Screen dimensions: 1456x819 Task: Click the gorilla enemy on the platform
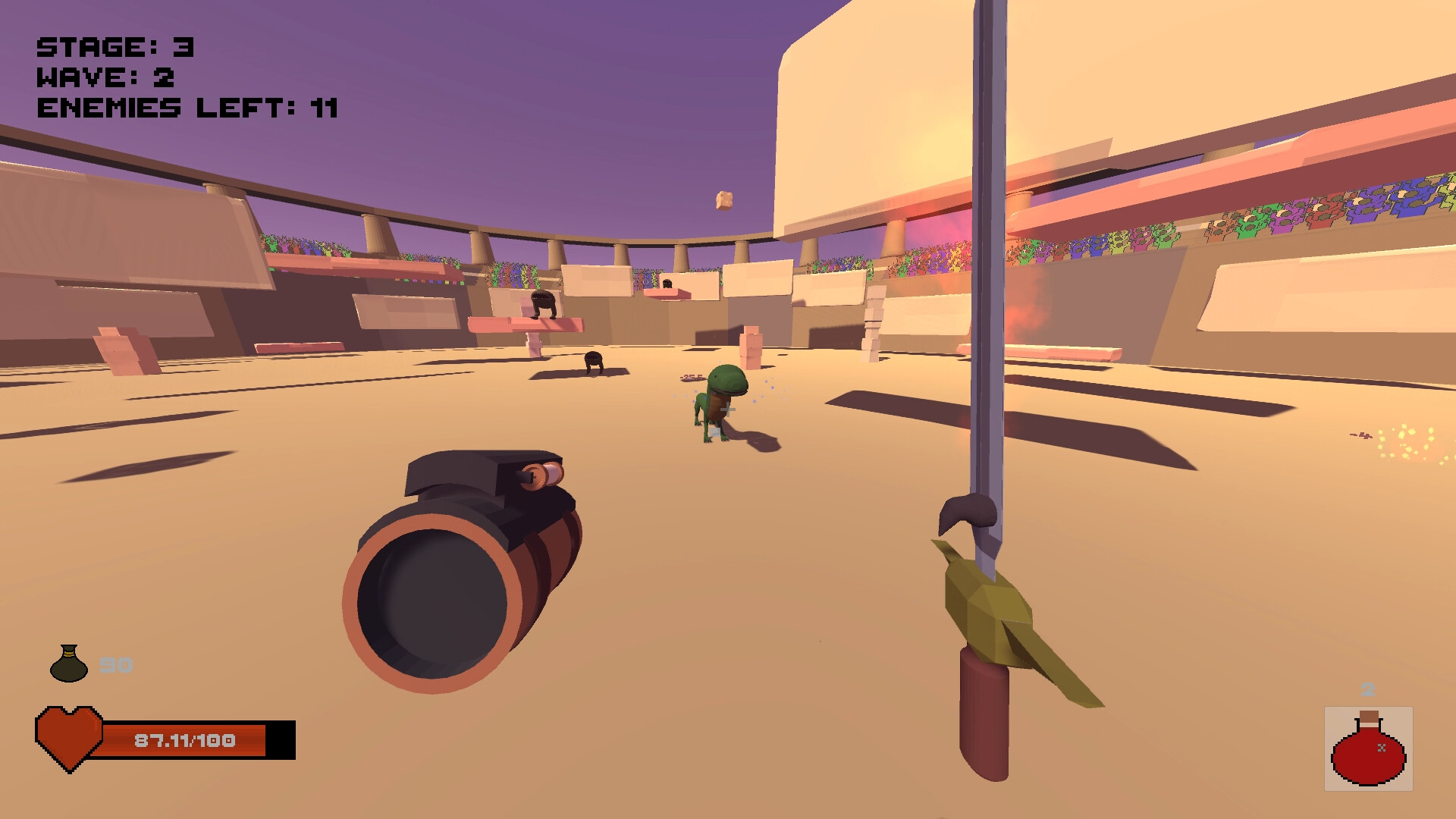click(x=543, y=303)
